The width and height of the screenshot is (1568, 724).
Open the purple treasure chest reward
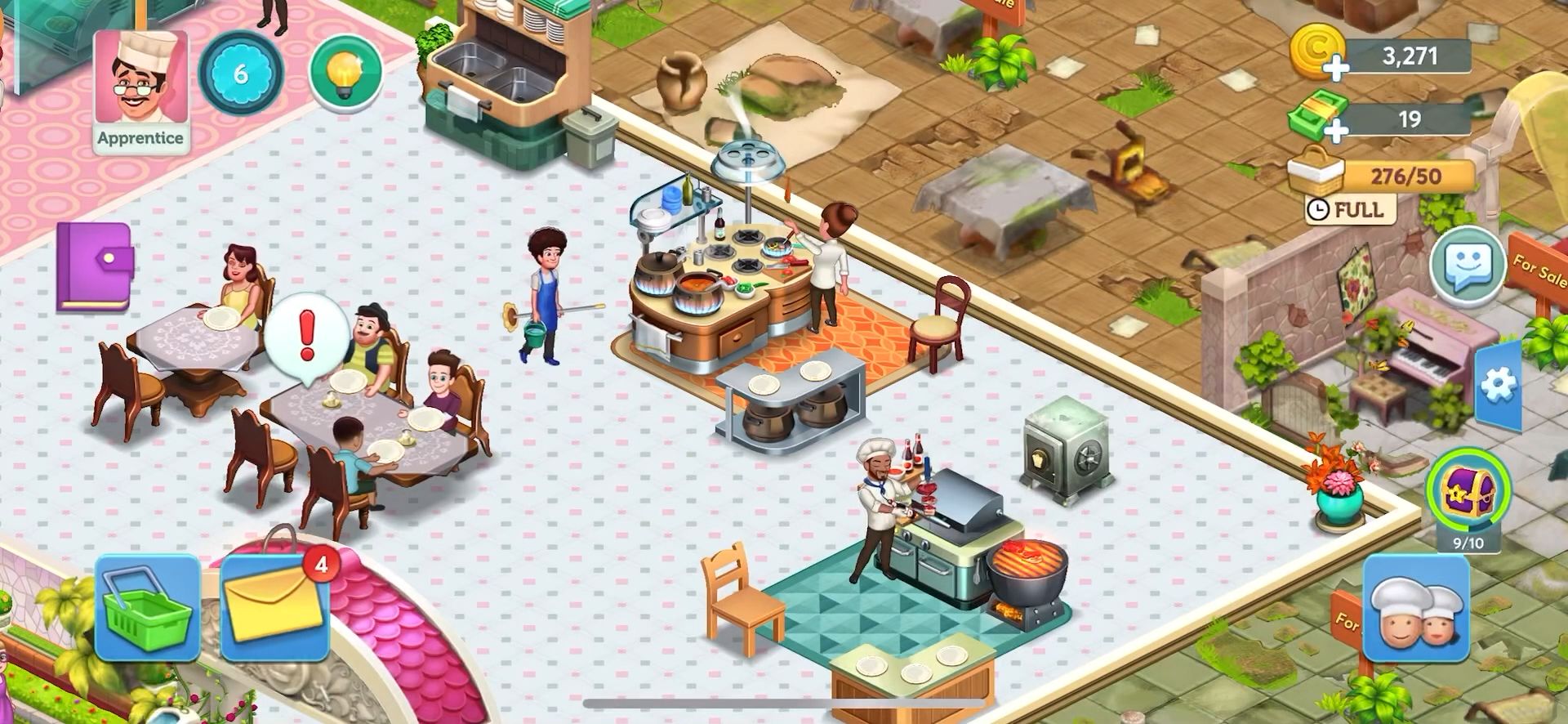(1468, 491)
